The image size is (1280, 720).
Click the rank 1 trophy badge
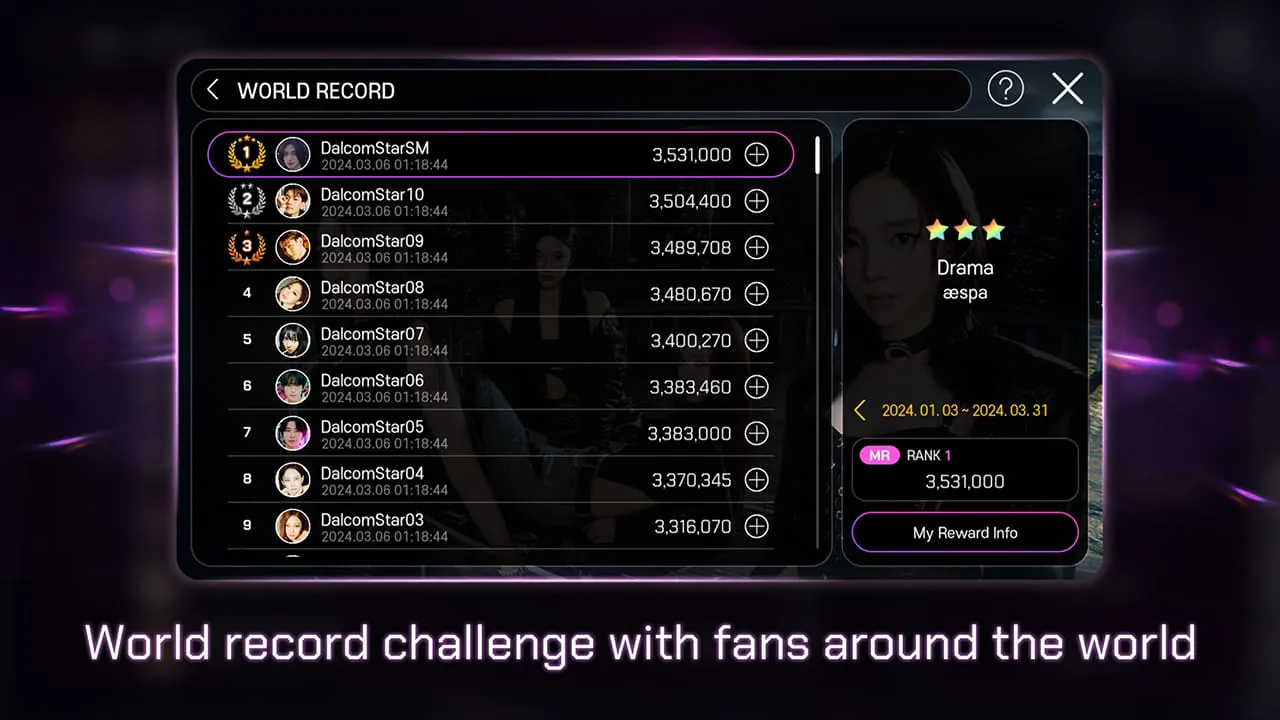(246, 154)
